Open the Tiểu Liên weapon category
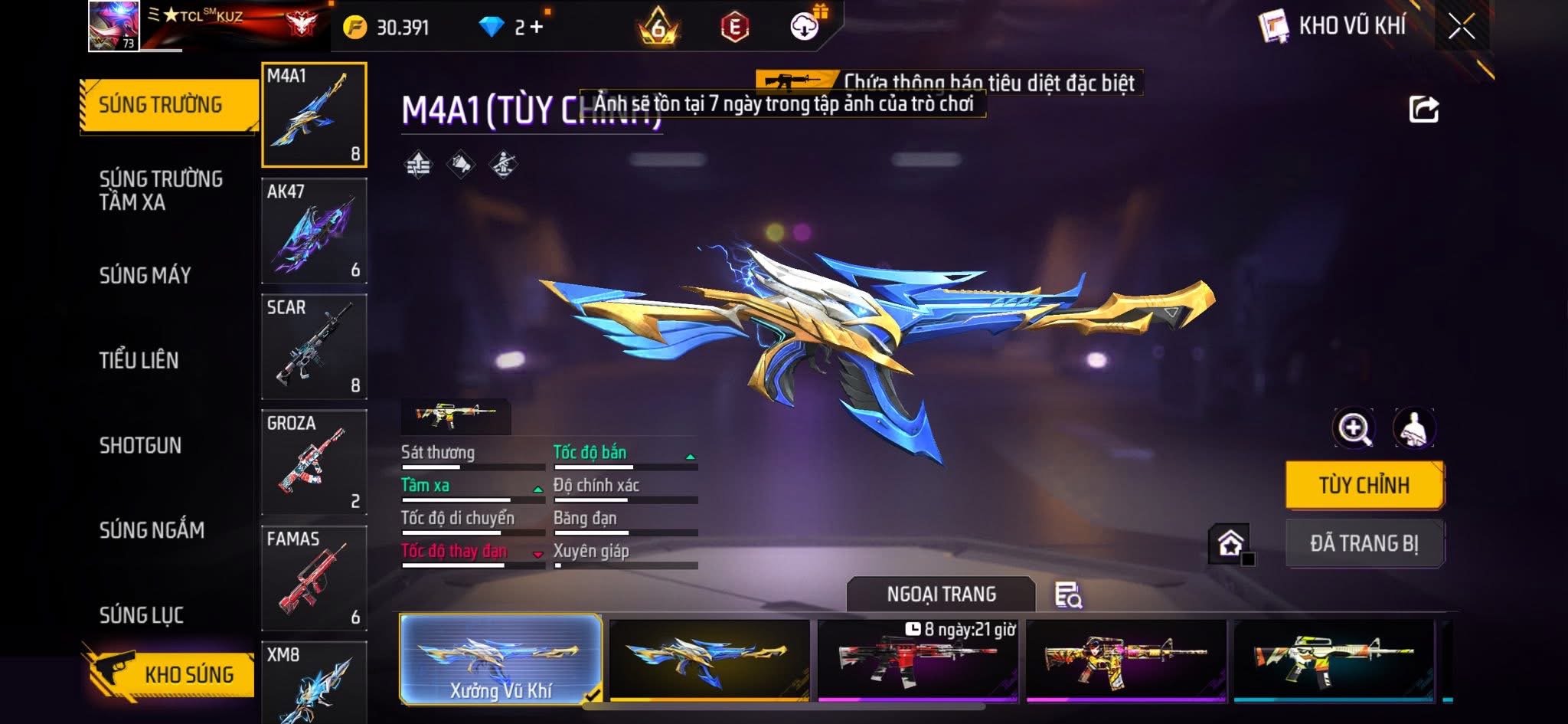Image resolution: width=1568 pixels, height=724 pixels. [x=139, y=360]
